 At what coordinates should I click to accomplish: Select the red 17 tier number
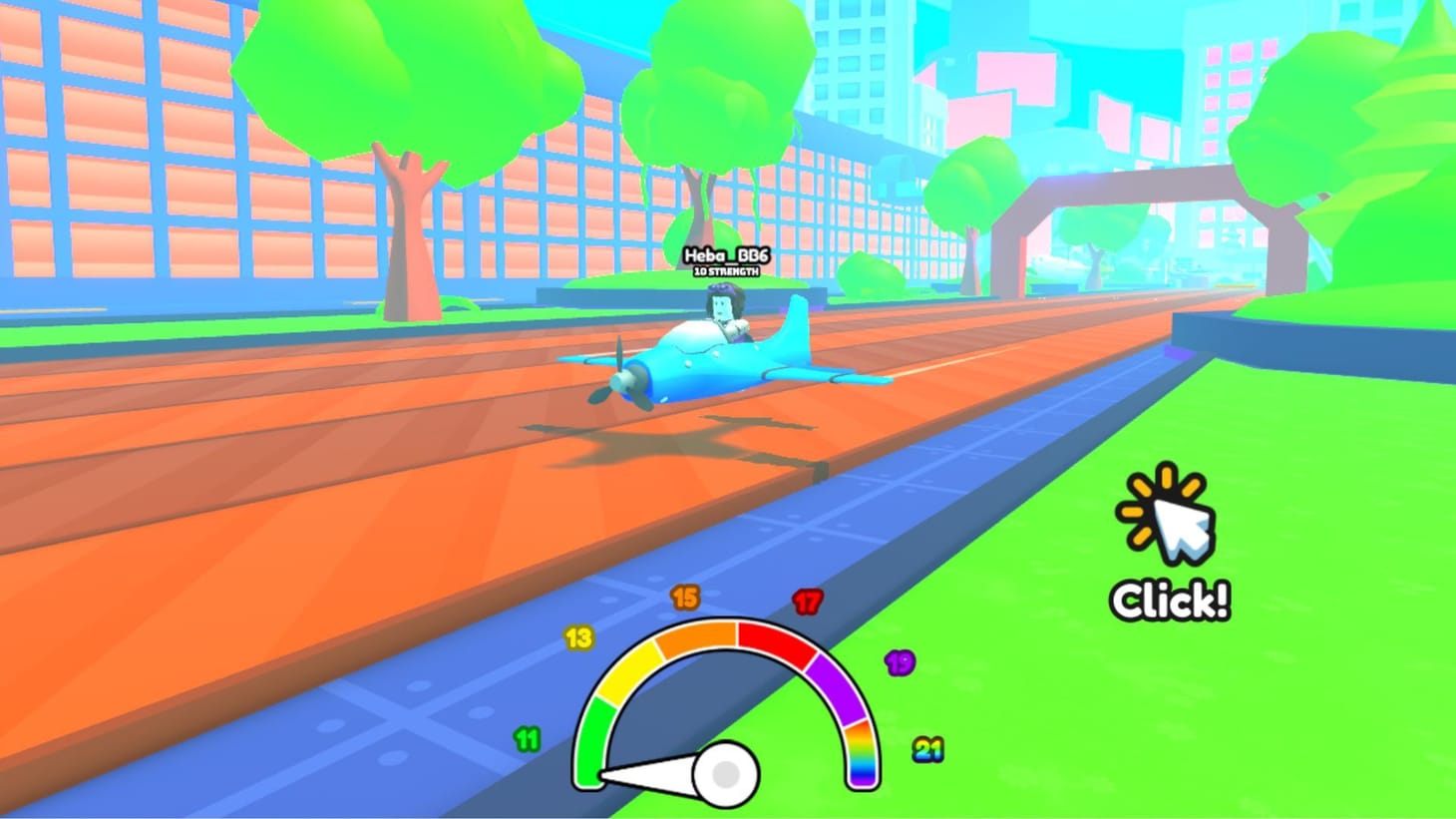click(x=806, y=601)
